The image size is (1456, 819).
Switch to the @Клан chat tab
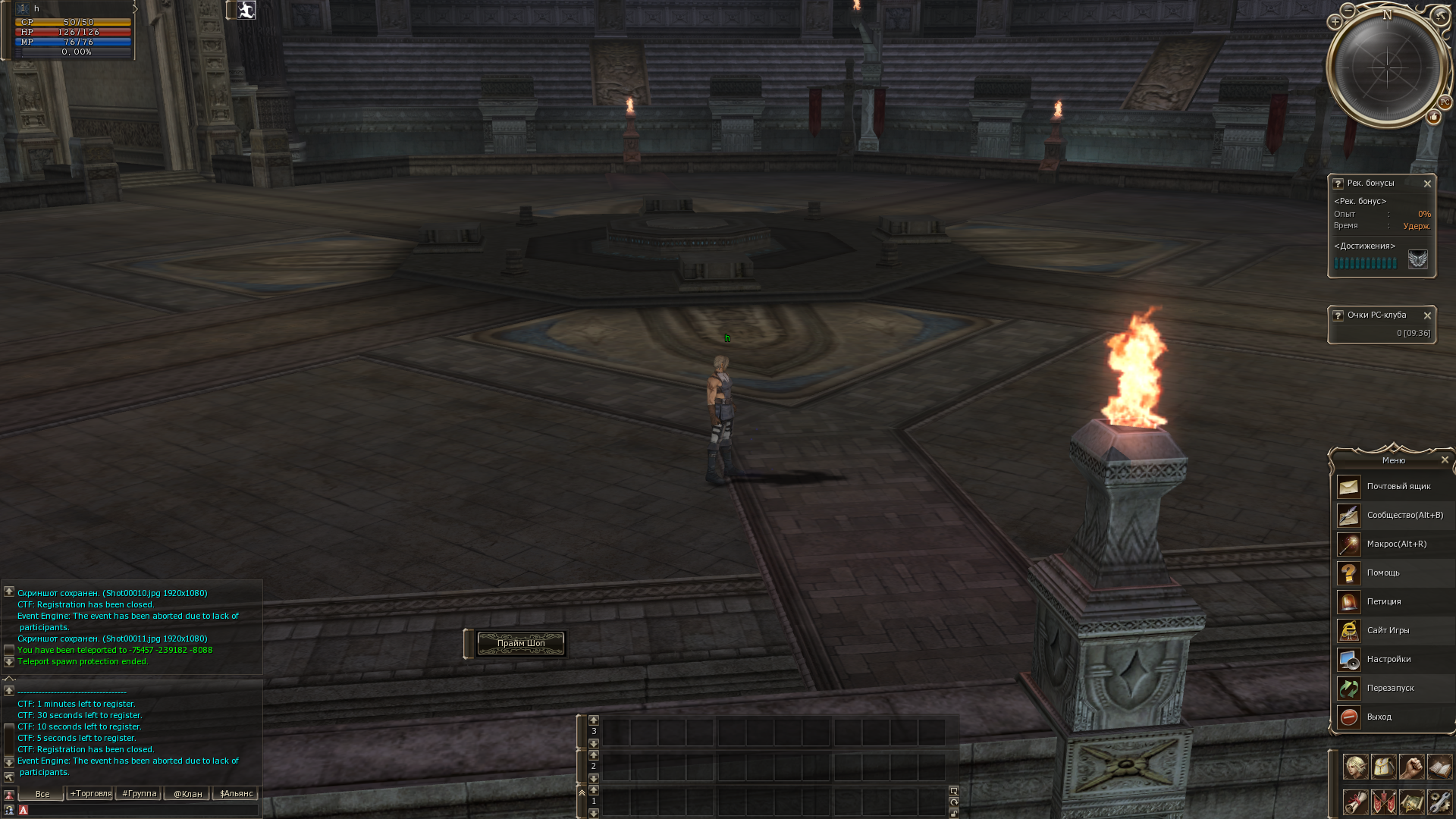pos(187,794)
